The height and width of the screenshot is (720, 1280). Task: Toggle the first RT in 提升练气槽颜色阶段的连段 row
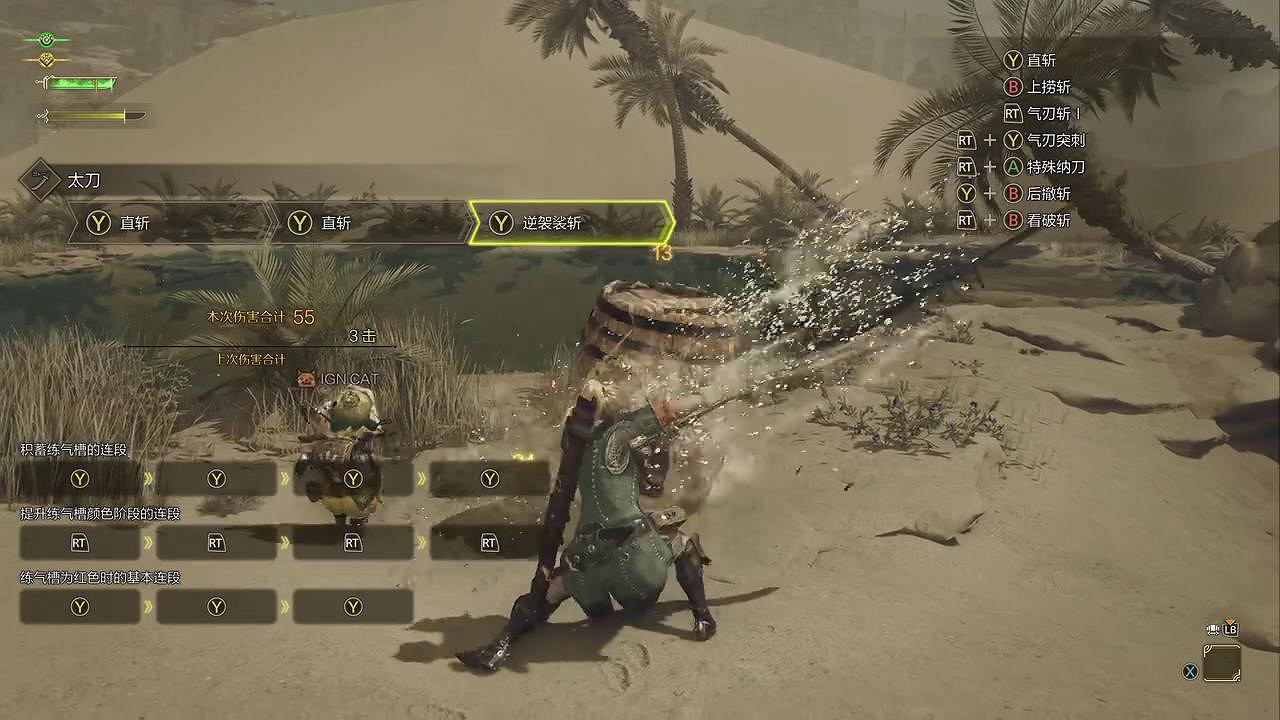79,543
